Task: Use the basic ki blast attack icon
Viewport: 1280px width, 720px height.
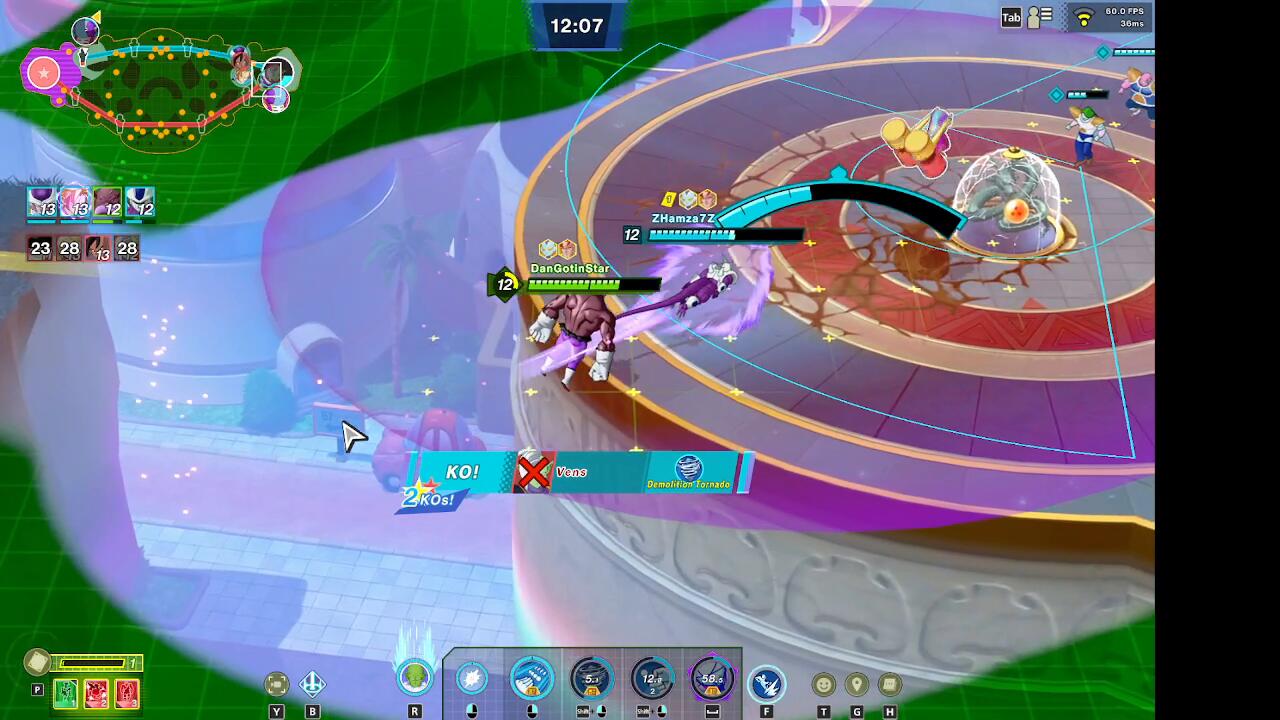Action: pos(472,680)
